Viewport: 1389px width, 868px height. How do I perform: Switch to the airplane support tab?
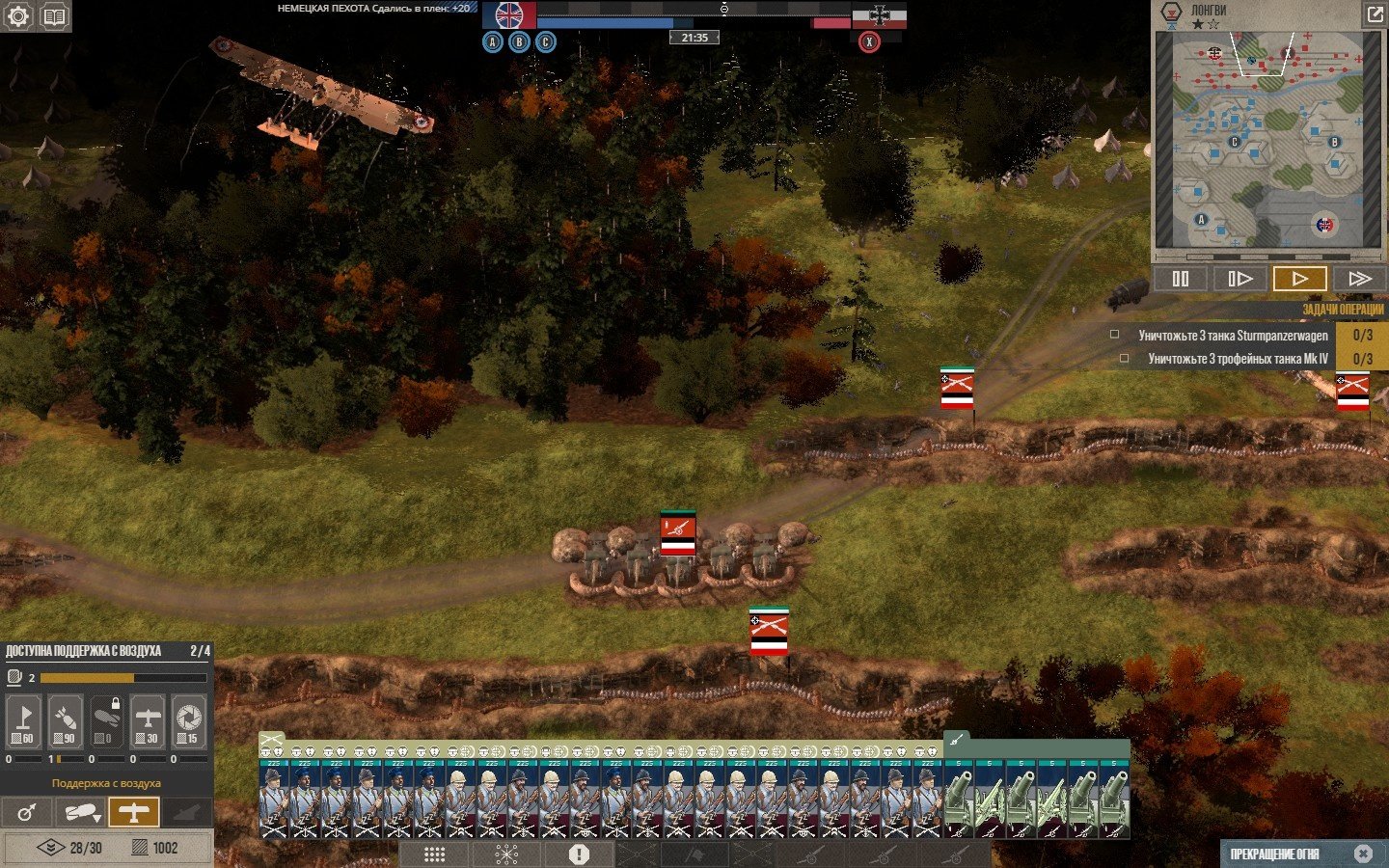click(x=133, y=812)
